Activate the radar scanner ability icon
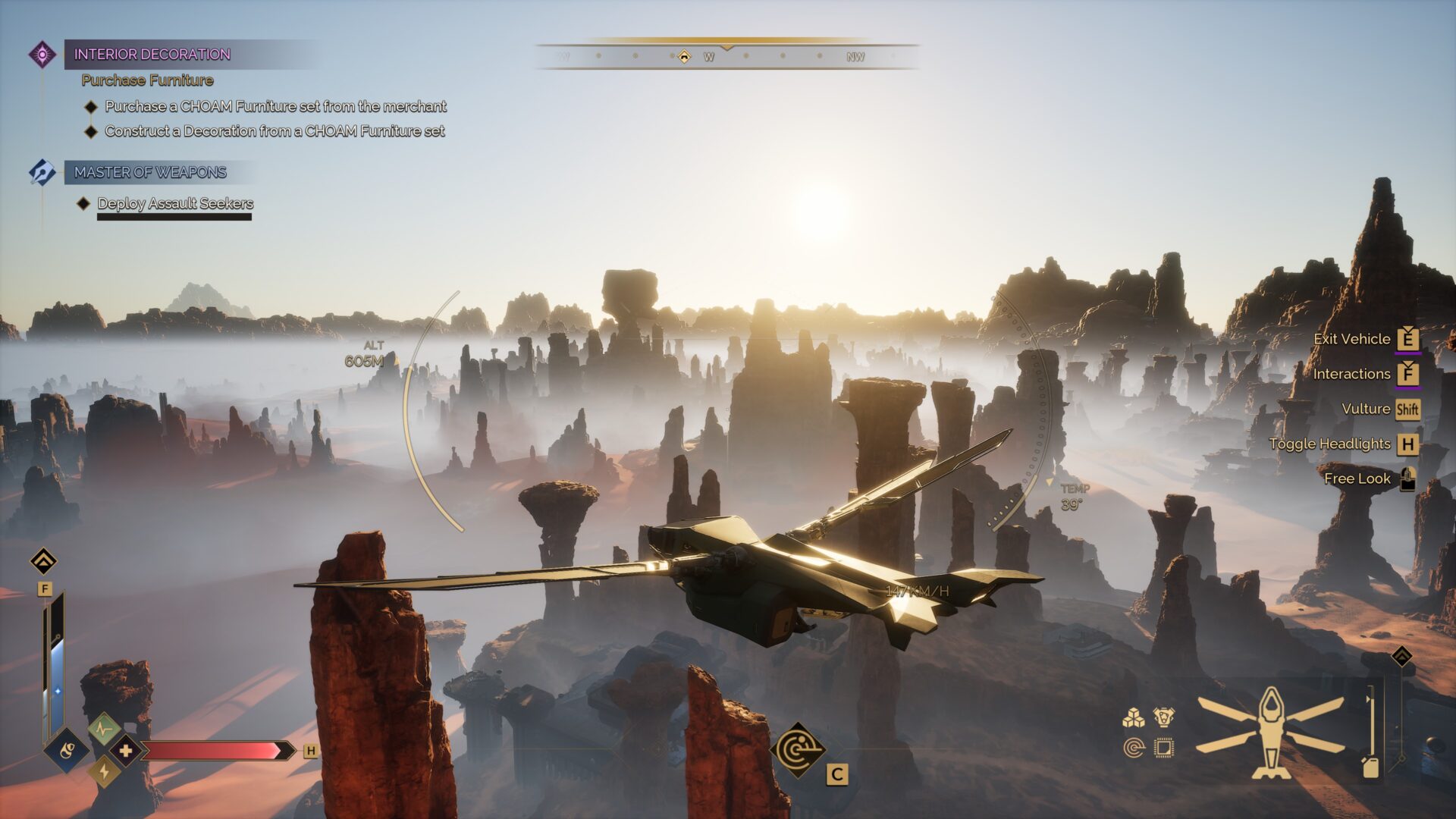Image resolution: width=1456 pixels, height=819 pixels. tap(798, 750)
